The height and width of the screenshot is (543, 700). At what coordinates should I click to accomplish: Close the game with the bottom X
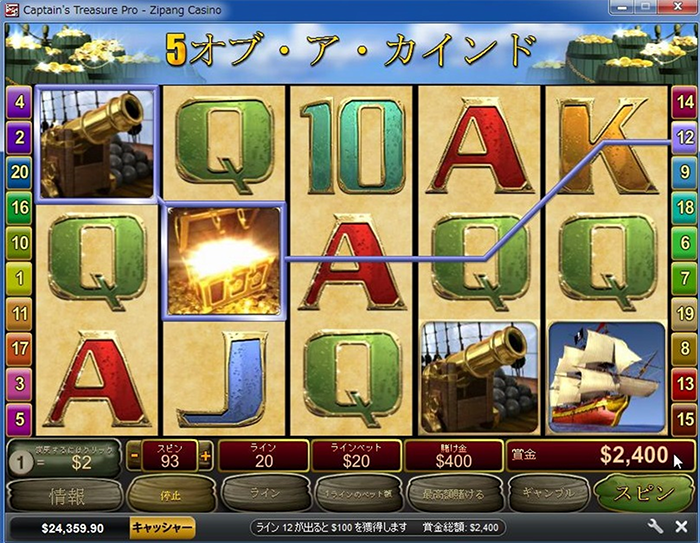point(681,526)
